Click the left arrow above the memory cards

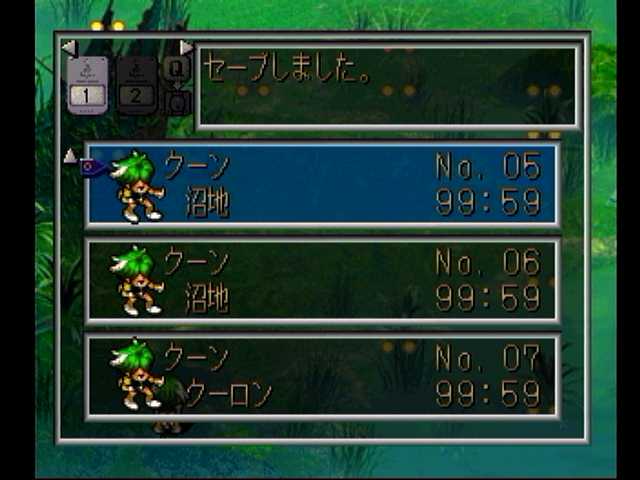[x=68, y=48]
